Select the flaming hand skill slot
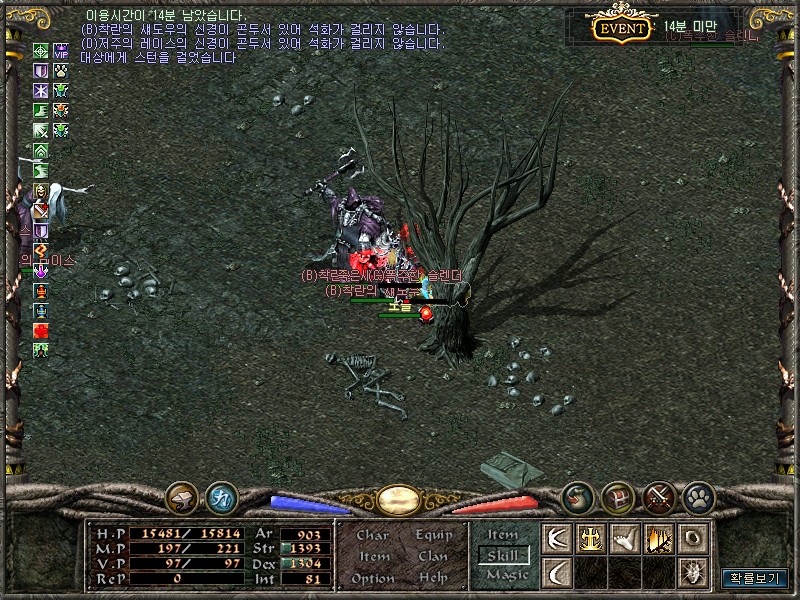 pyautogui.click(x=659, y=539)
